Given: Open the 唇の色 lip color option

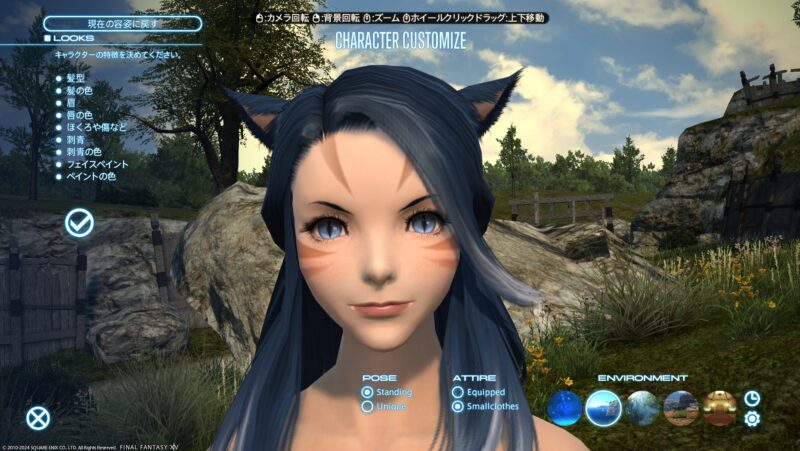Looking at the screenshot, I should pos(79,115).
